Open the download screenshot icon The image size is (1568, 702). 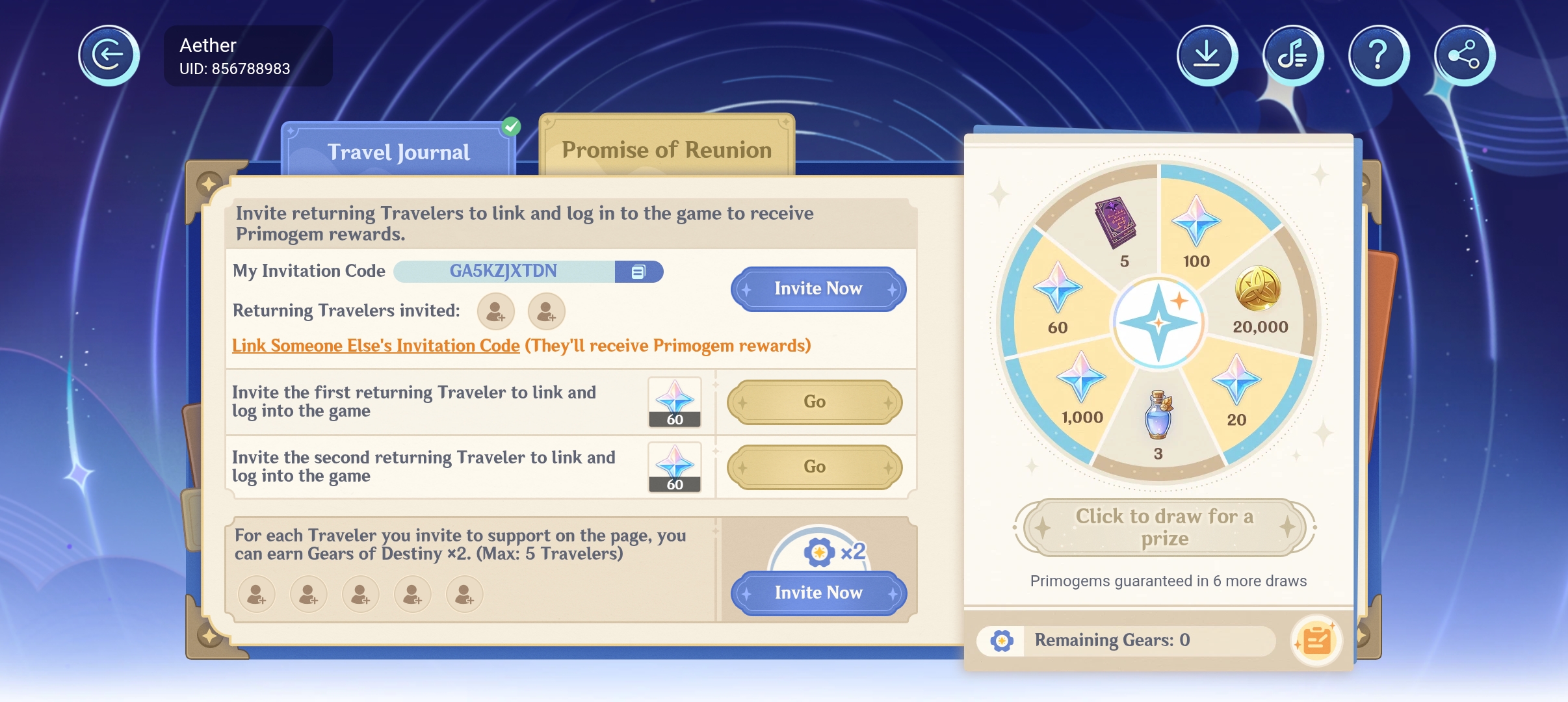1207,55
